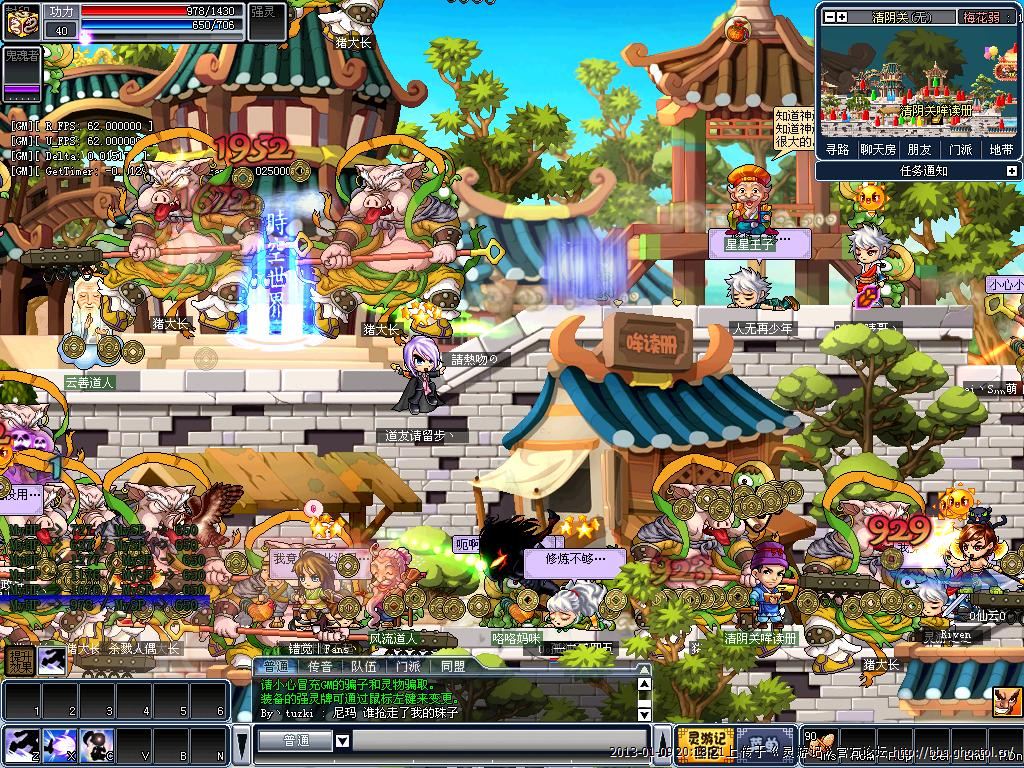Click the minimap minus zoom button
Image resolution: width=1024 pixels, height=768 pixels.
click(827, 17)
